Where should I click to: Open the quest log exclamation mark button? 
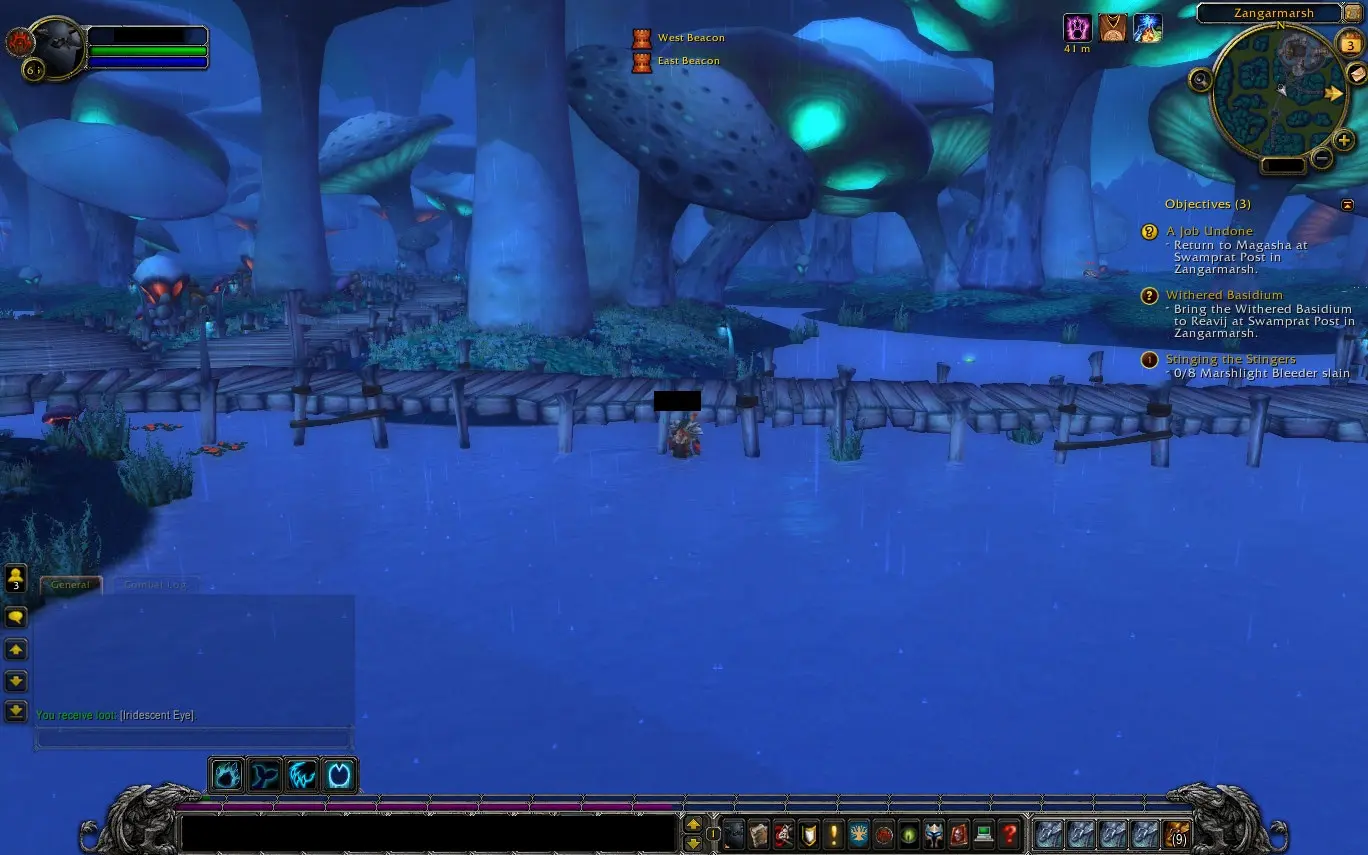834,834
